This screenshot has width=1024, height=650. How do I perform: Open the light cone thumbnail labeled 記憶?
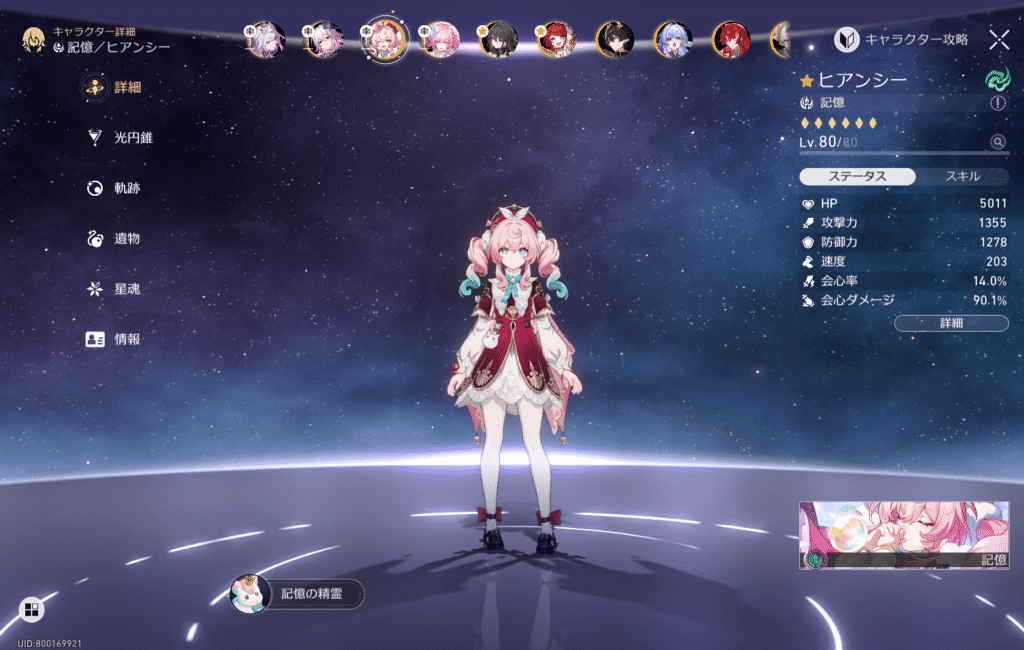tap(903, 535)
